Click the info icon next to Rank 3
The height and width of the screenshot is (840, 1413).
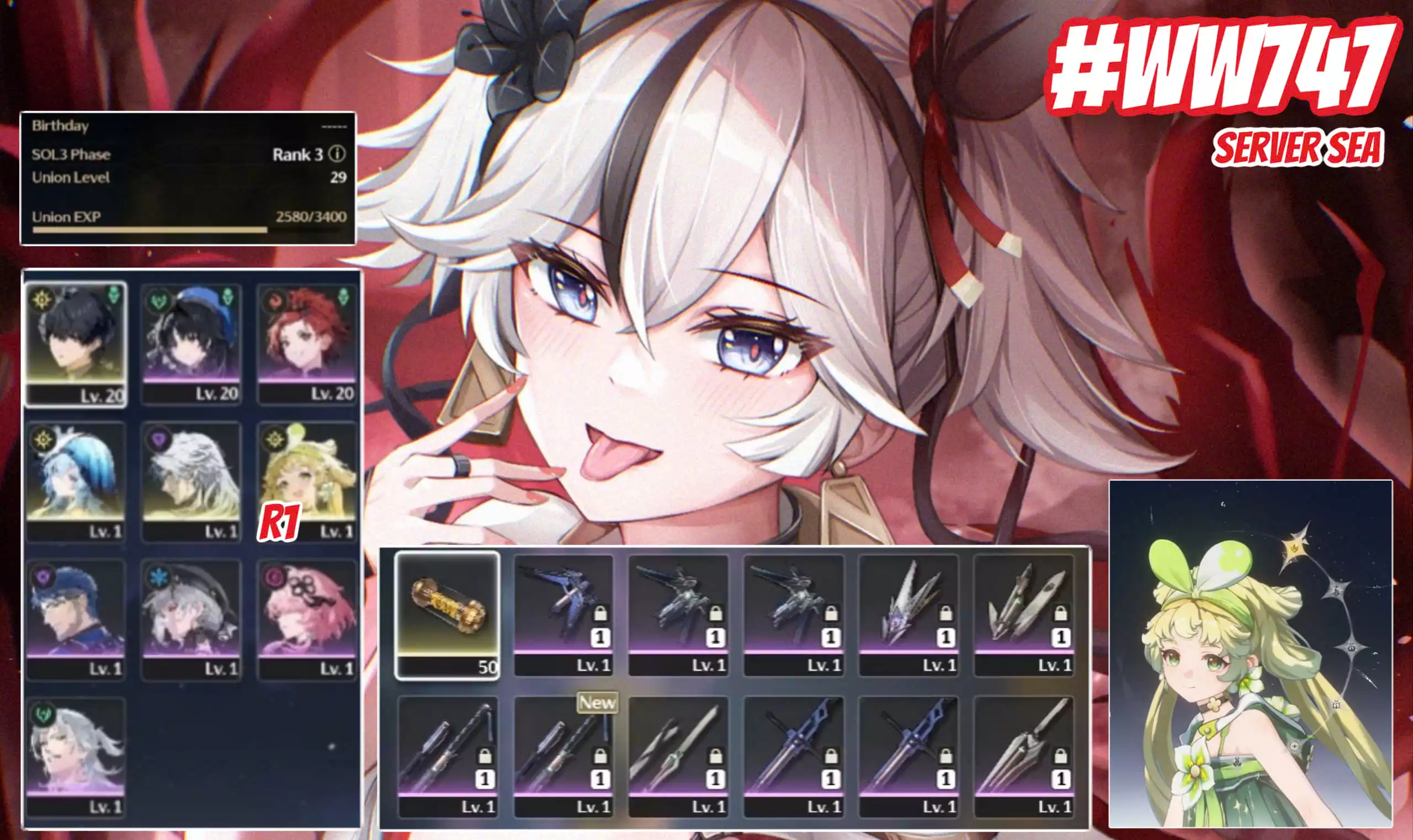[338, 155]
